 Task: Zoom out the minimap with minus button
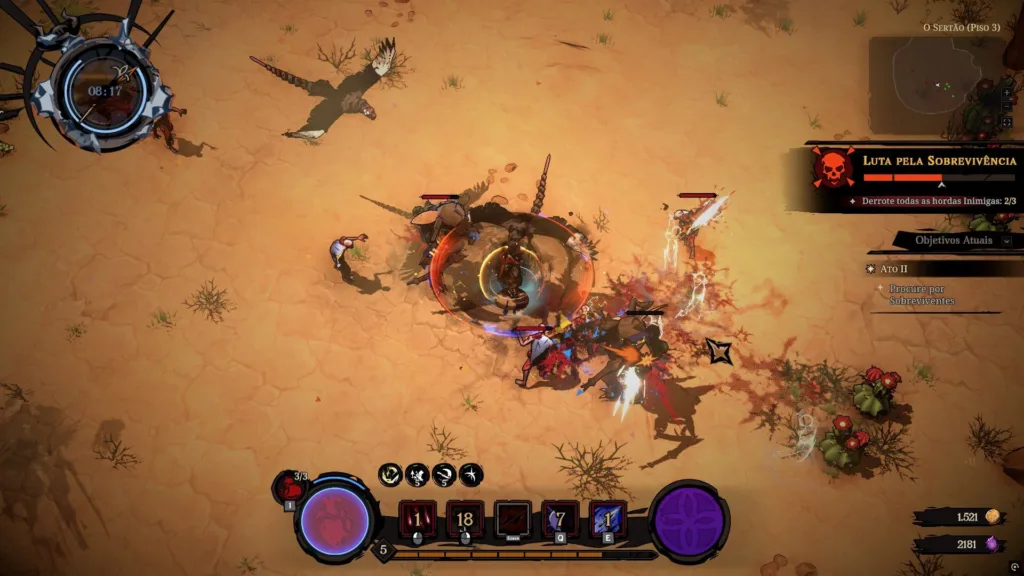[1006, 105]
